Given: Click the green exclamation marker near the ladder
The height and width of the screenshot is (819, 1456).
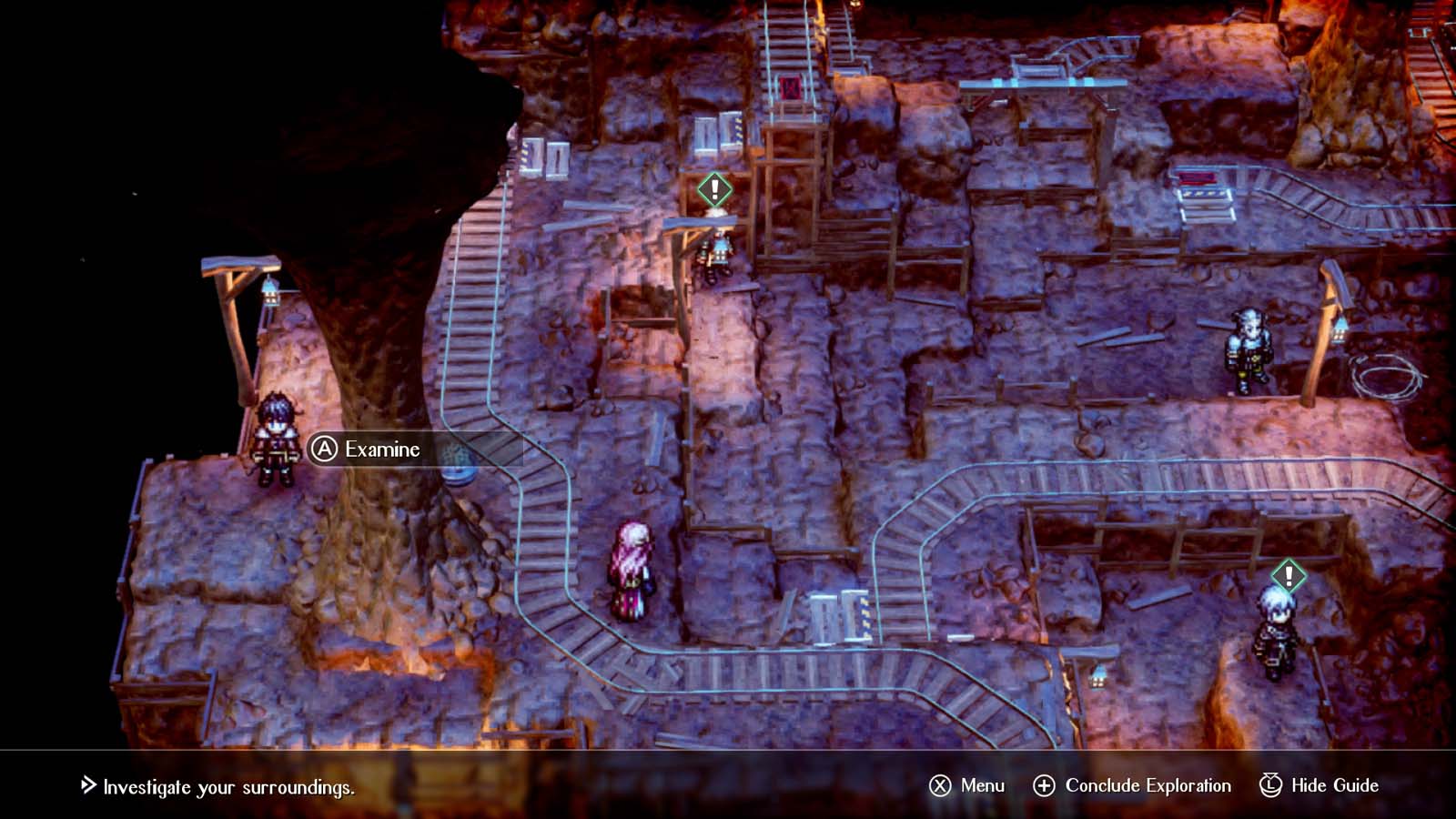Looking at the screenshot, I should point(713,191).
